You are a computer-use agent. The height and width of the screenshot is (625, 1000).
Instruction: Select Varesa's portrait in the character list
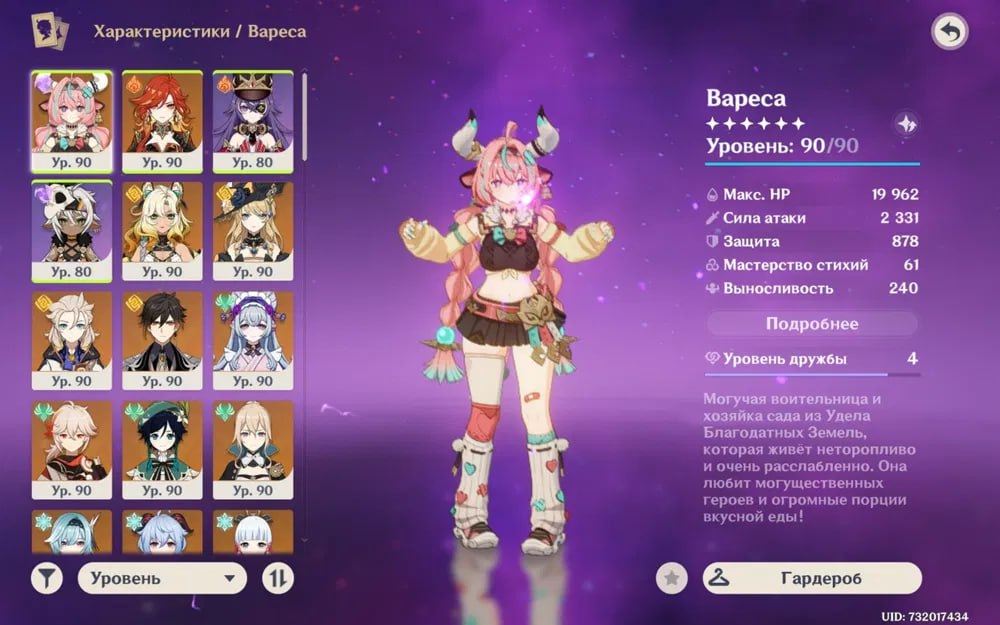[71, 118]
